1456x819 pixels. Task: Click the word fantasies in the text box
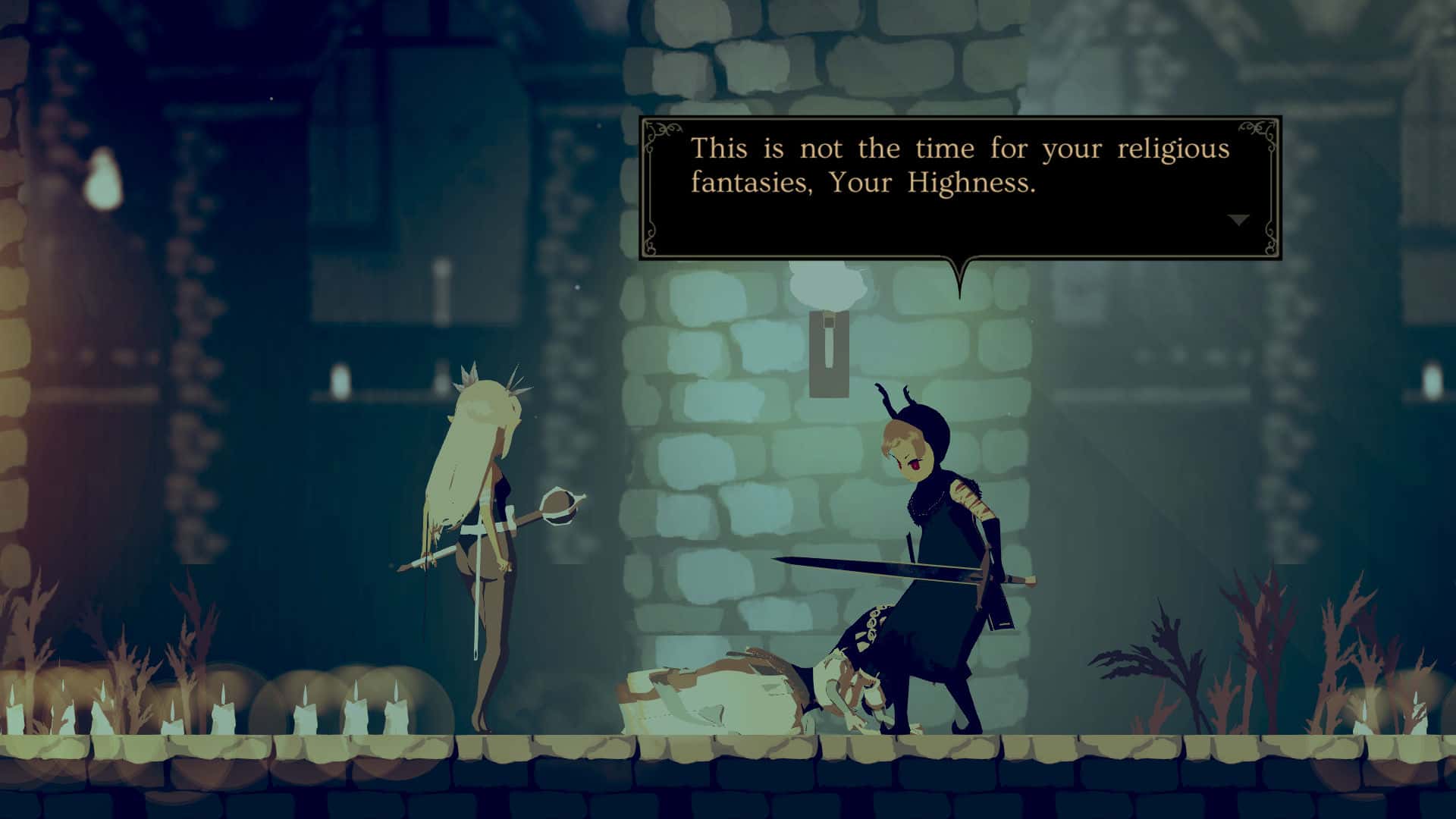pyautogui.click(x=751, y=182)
